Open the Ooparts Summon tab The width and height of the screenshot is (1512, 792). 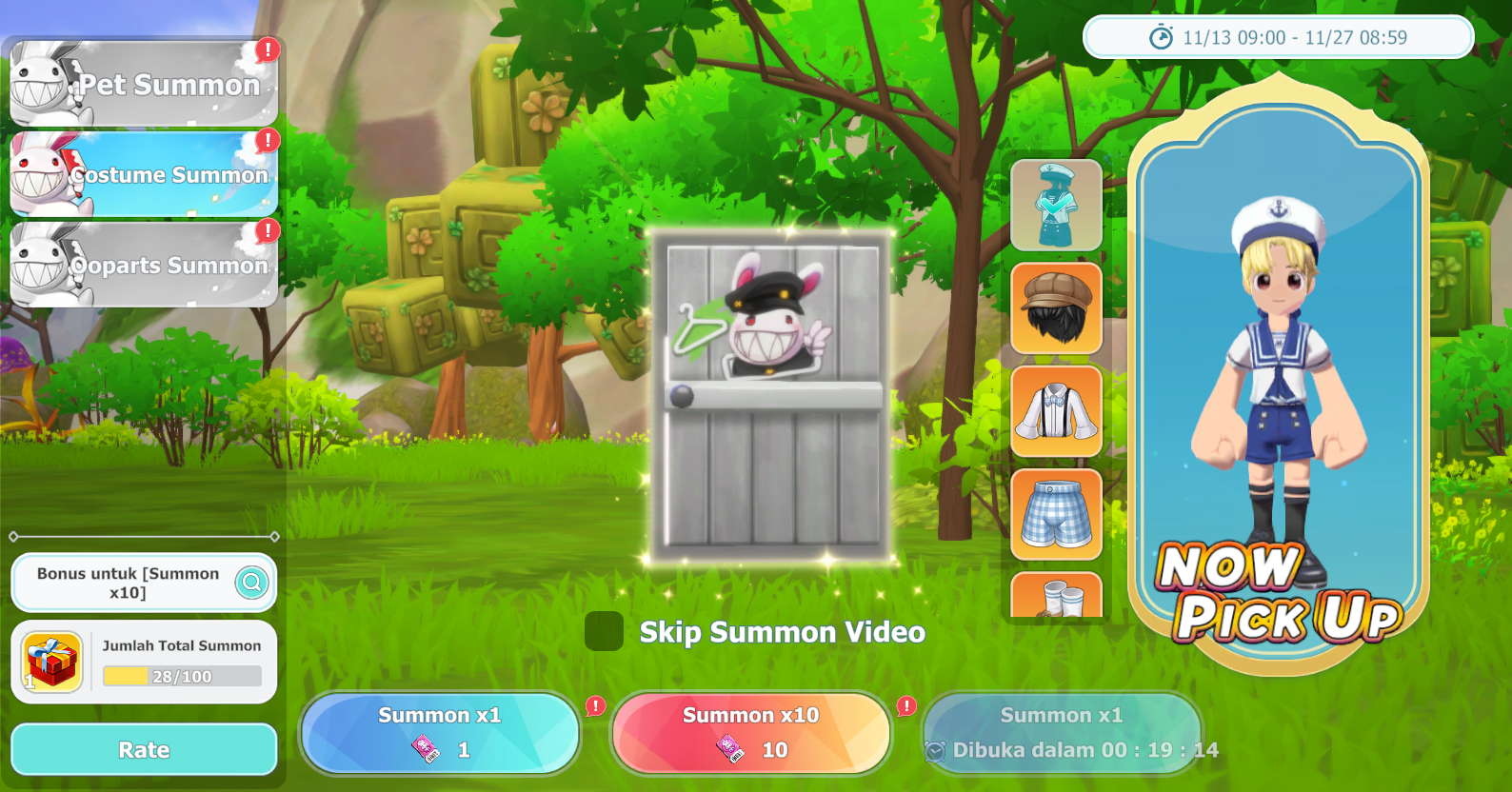tap(144, 265)
